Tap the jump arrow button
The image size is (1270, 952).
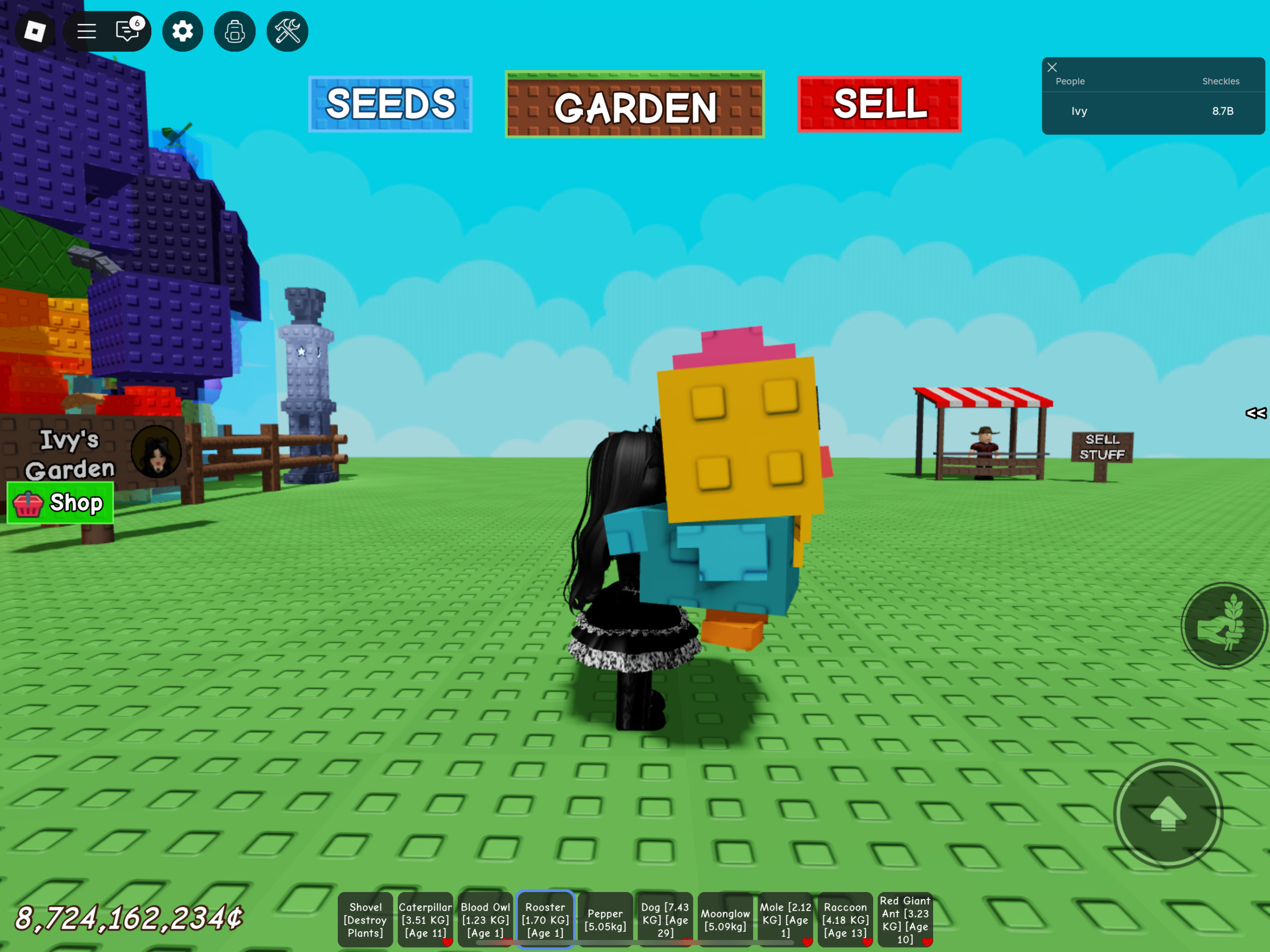(x=1168, y=814)
